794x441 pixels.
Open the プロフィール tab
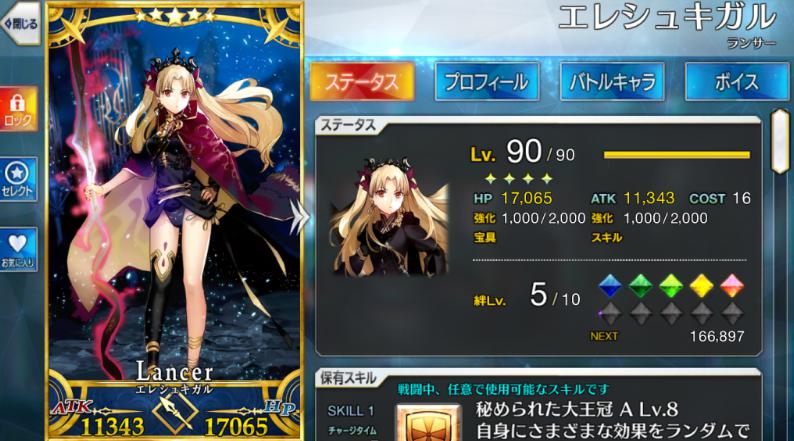[x=486, y=81]
